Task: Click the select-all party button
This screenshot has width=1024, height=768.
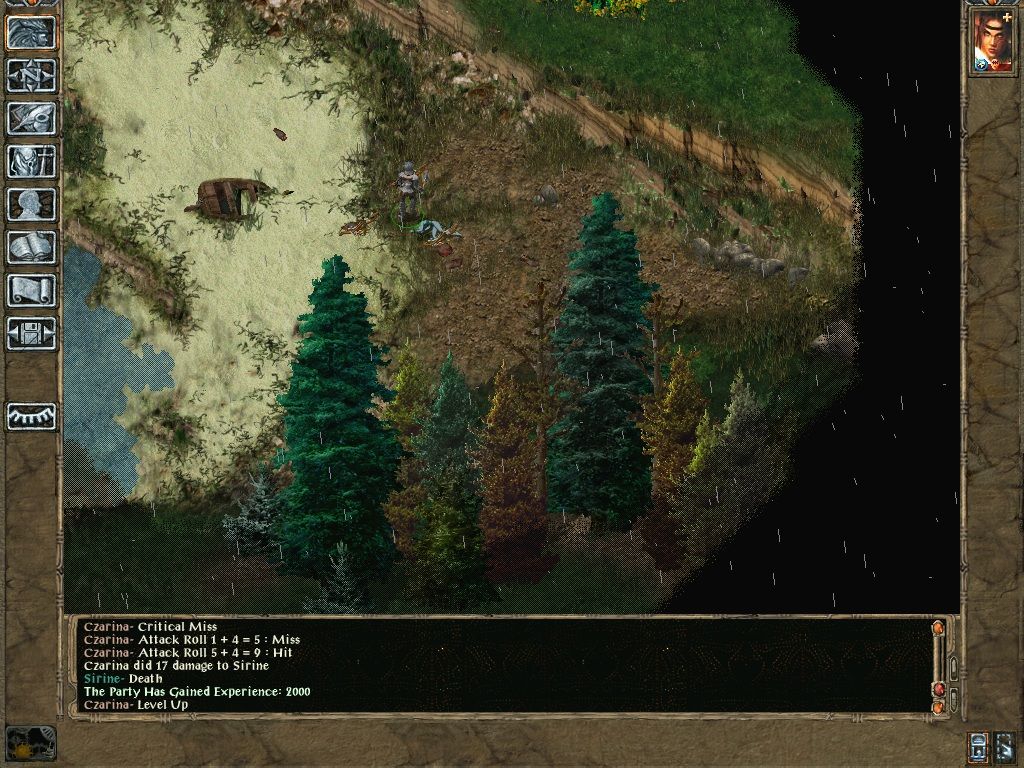Action: point(1005,746)
